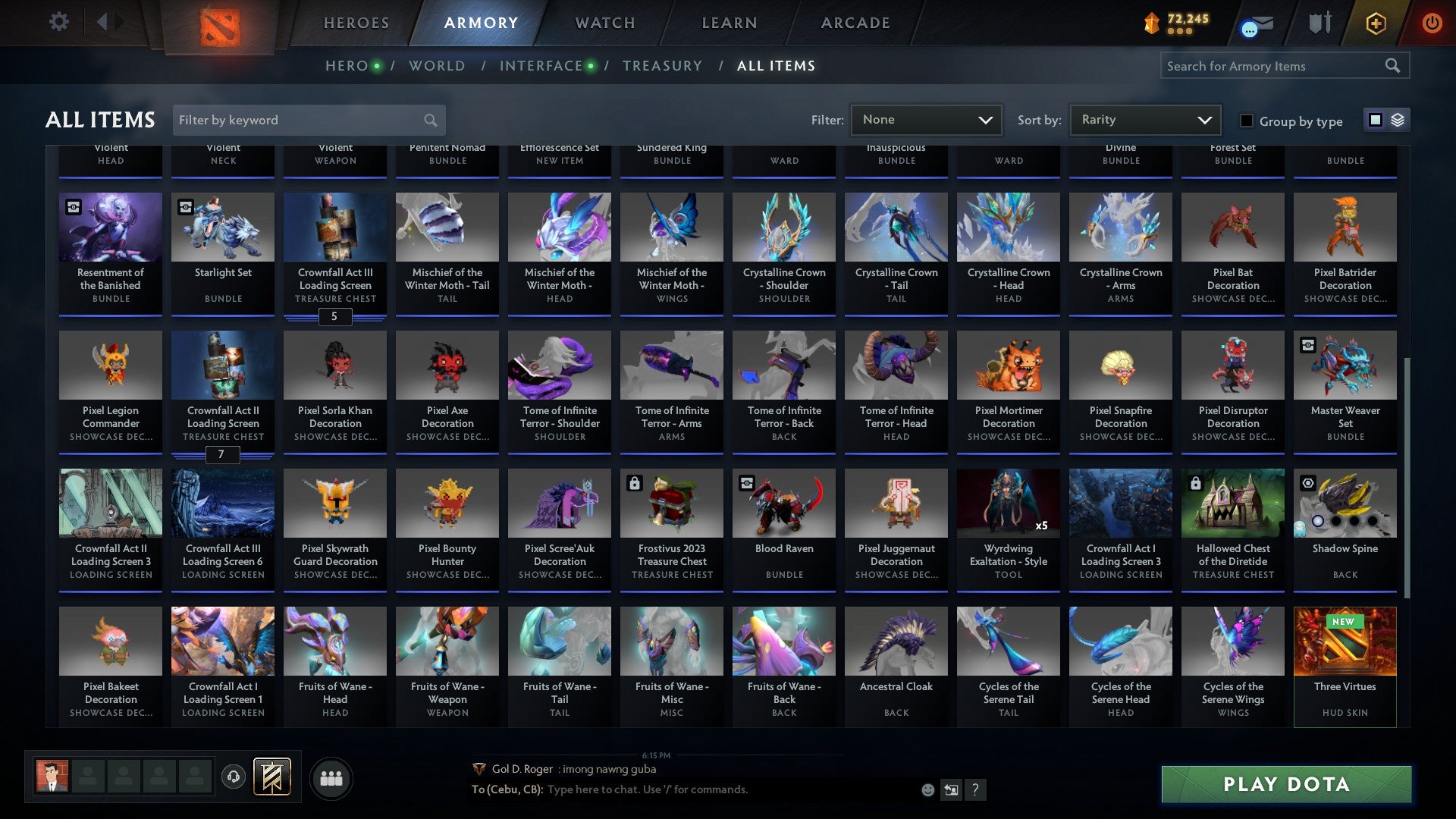The image size is (1456, 819).
Task: Open the friends list icon near party slots
Action: [x=331, y=777]
